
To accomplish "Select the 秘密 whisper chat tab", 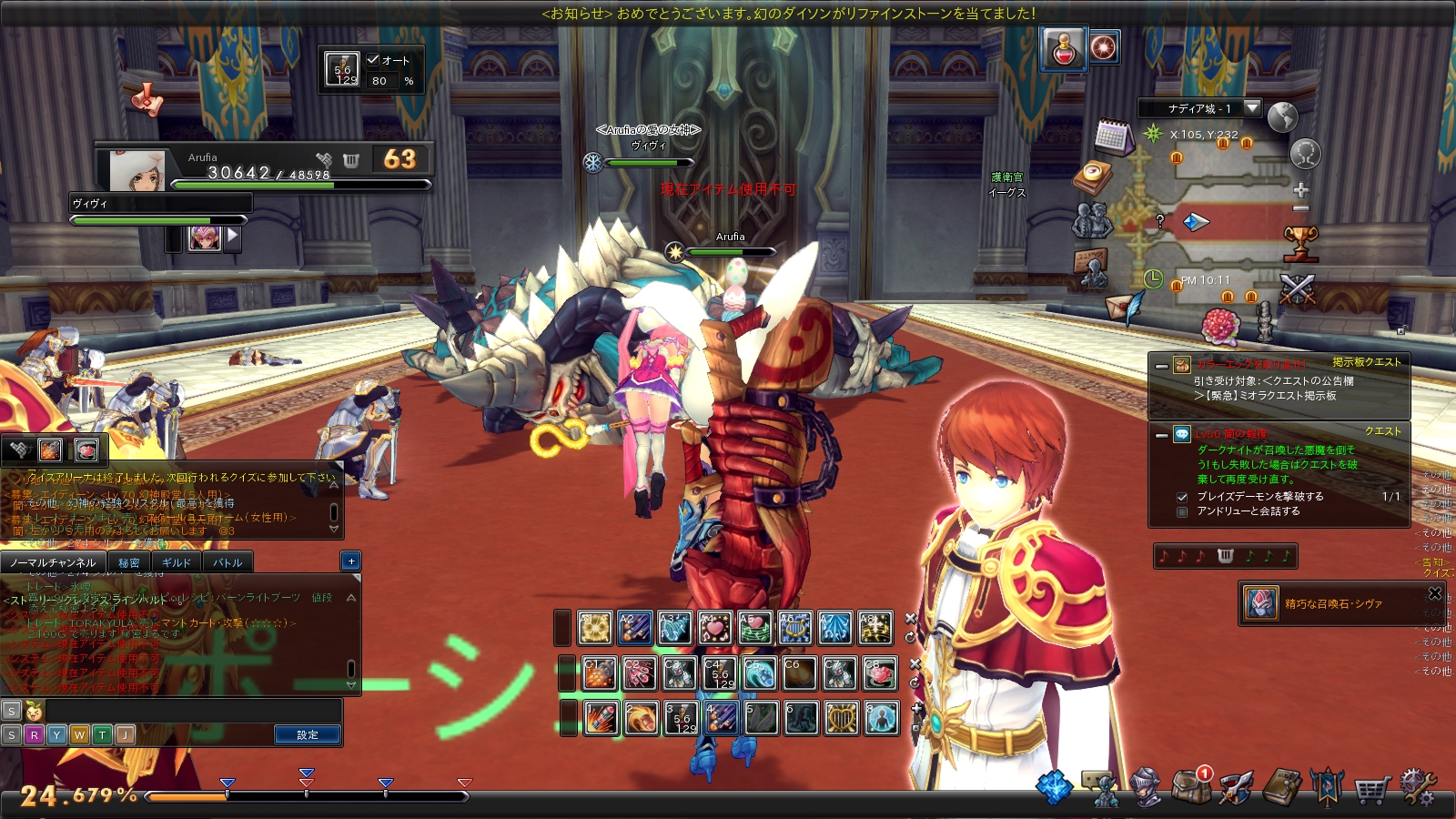I will tap(129, 562).
